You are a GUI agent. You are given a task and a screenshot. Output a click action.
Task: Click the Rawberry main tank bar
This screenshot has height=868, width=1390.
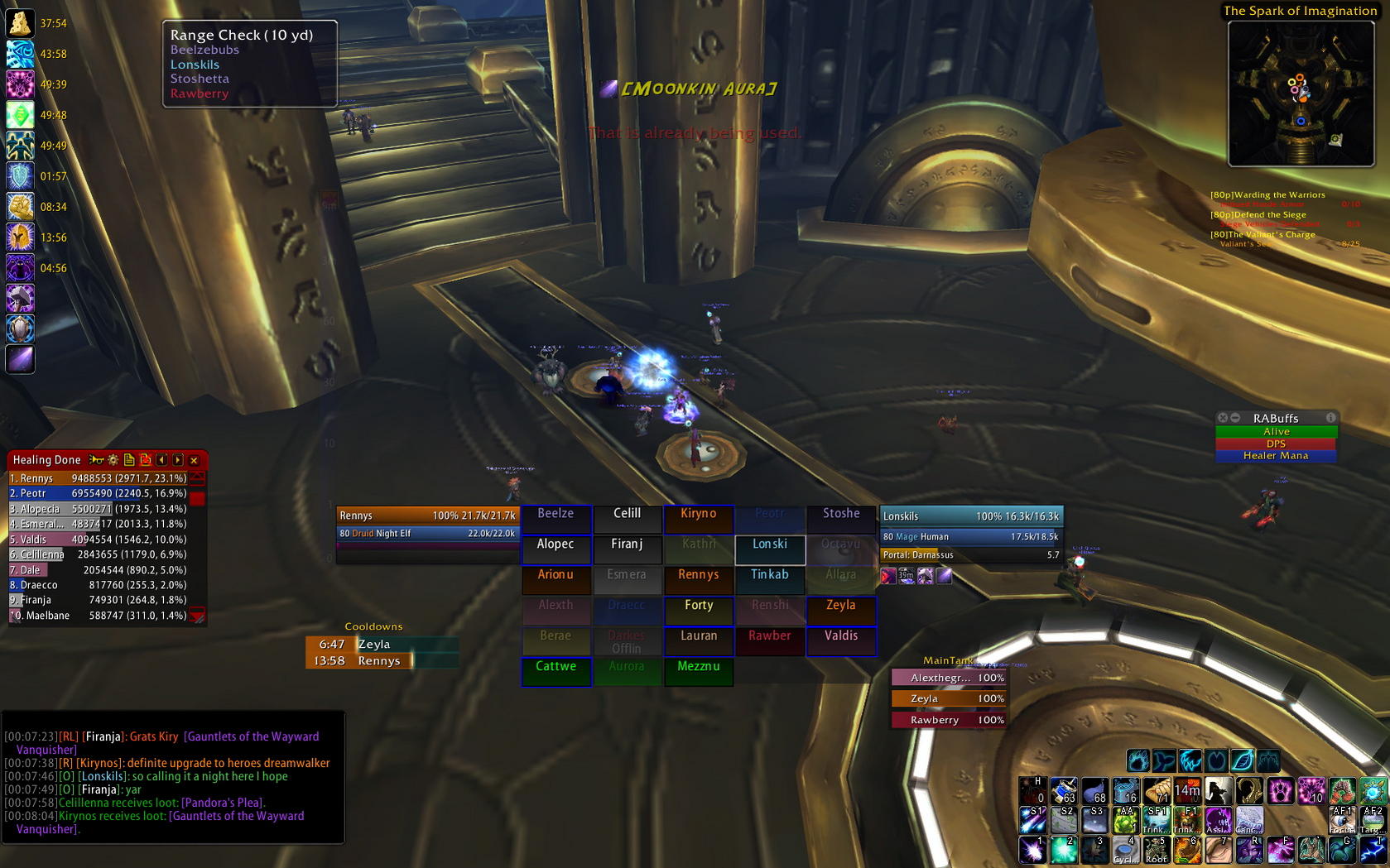tap(949, 720)
